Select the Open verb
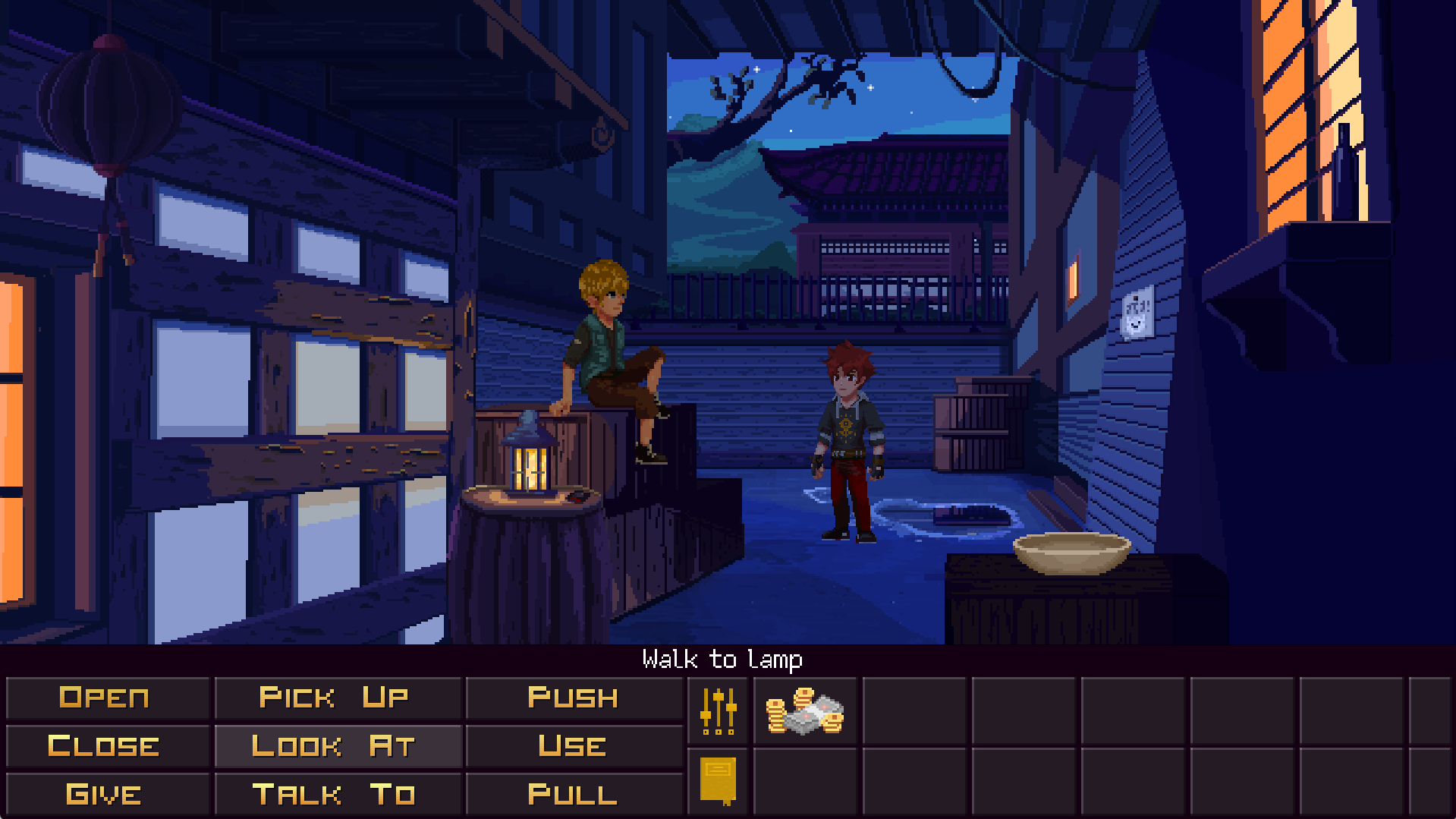This screenshot has width=1456, height=819. click(105, 698)
